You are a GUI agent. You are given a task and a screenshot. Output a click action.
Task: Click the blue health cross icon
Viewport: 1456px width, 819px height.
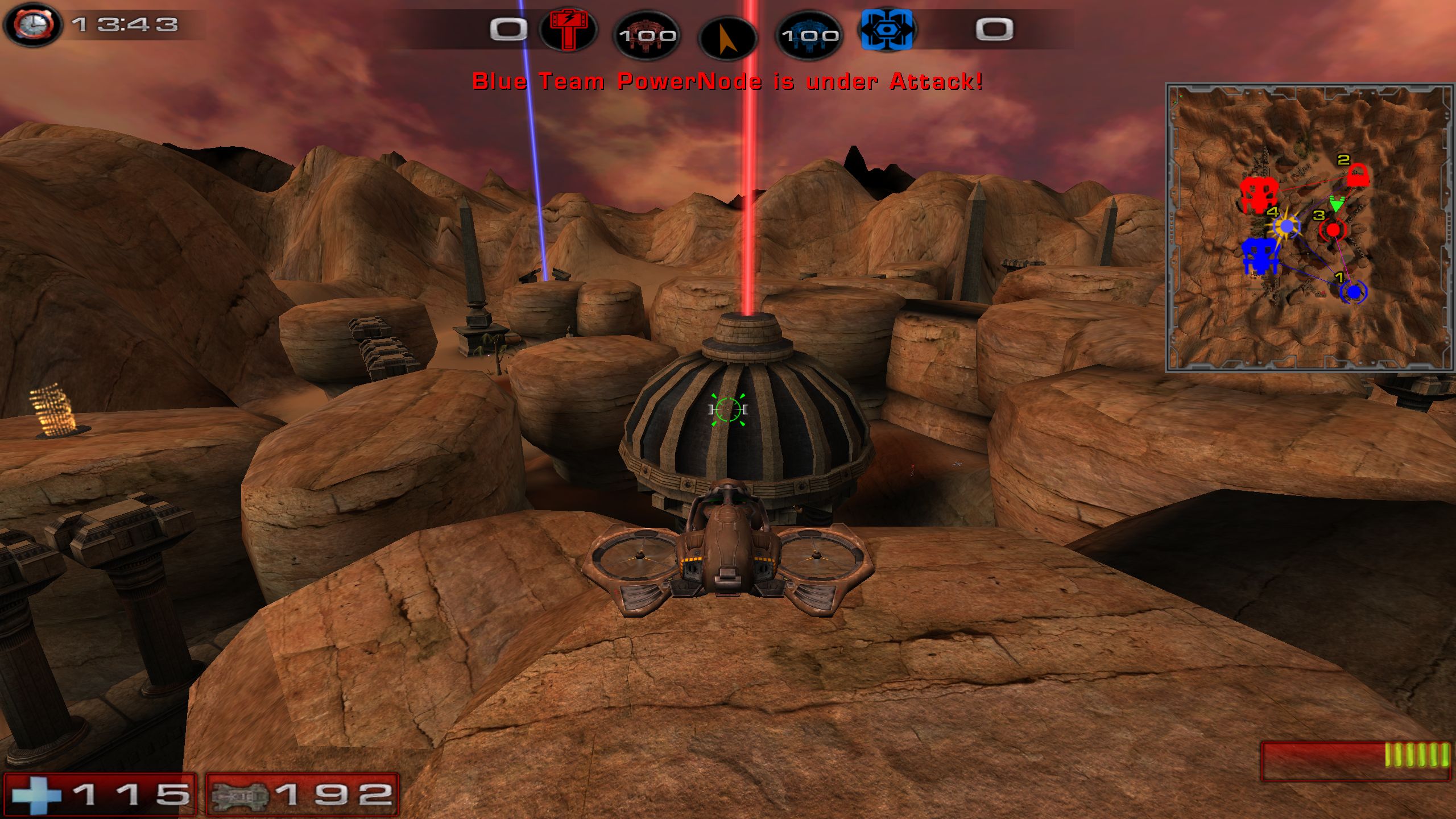click(x=37, y=795)
